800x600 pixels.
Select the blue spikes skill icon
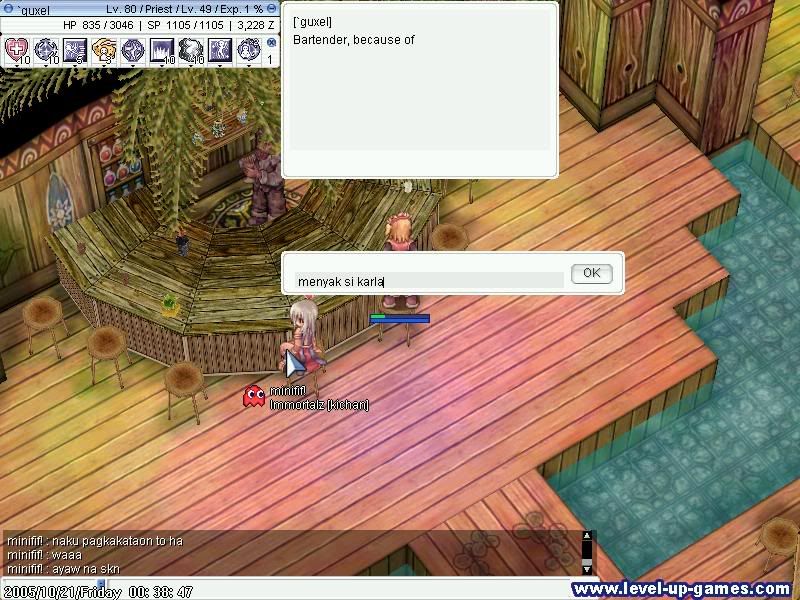click(x=162, y=49)
